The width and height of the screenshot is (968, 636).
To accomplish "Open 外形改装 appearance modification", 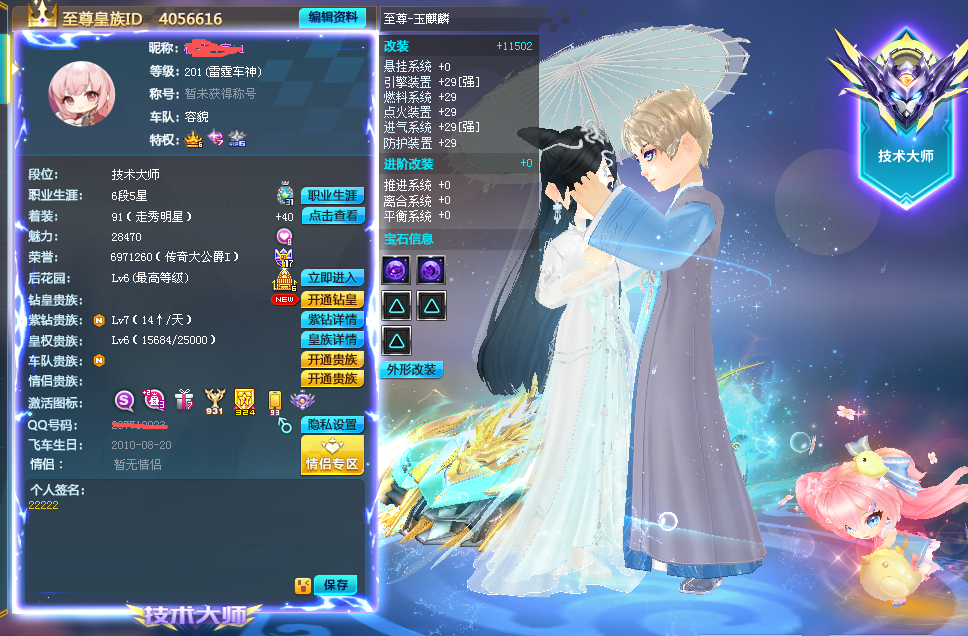I will 411,370.
